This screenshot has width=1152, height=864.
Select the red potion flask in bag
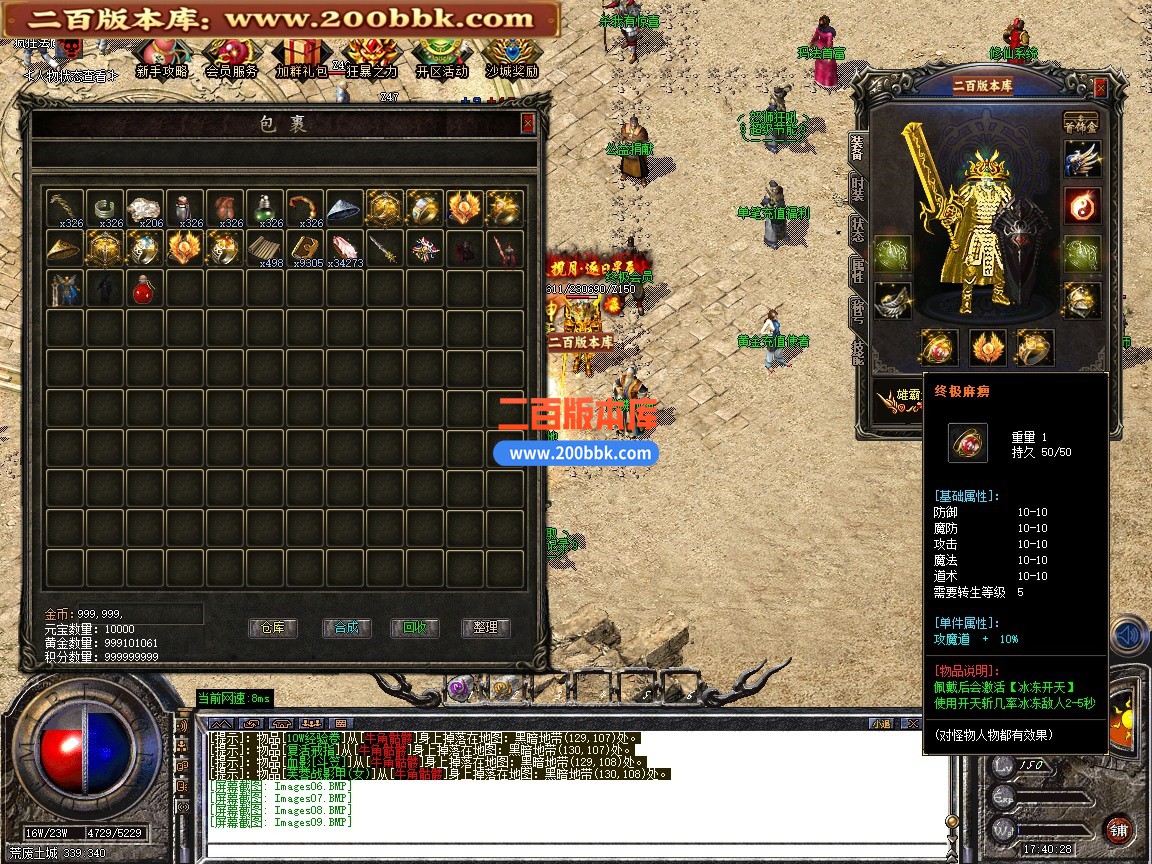point(144,289)
